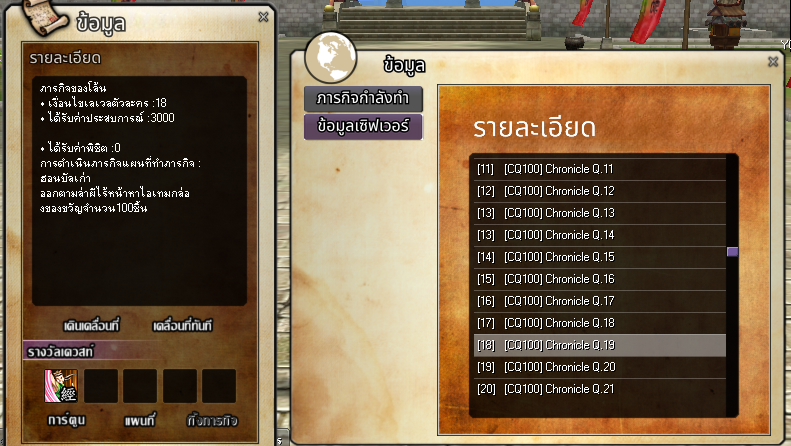Click the เดินเคลื่อนที่ walk-to button
Image resolution: width=791 pixels, height=446 pixels.
point(91,327)
